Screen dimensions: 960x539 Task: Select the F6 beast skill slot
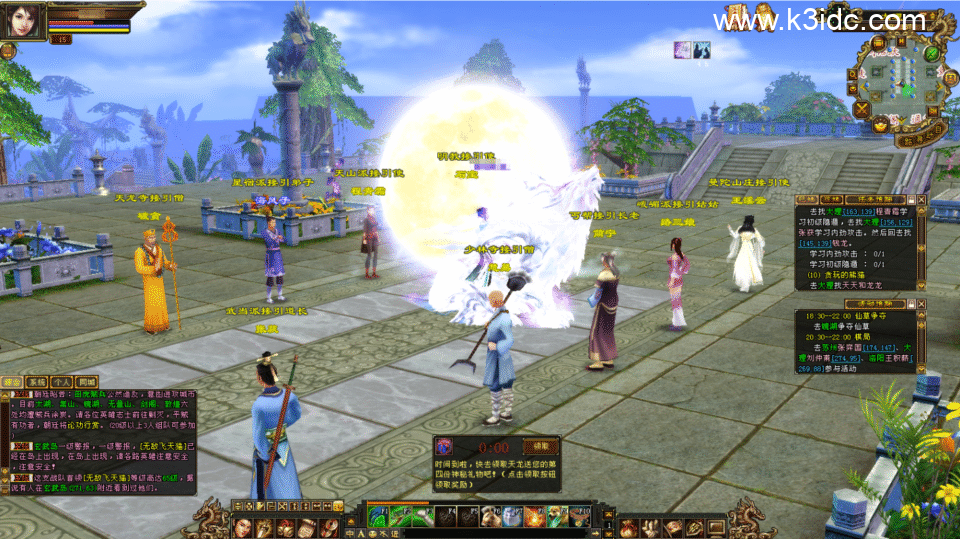[491, 515]
